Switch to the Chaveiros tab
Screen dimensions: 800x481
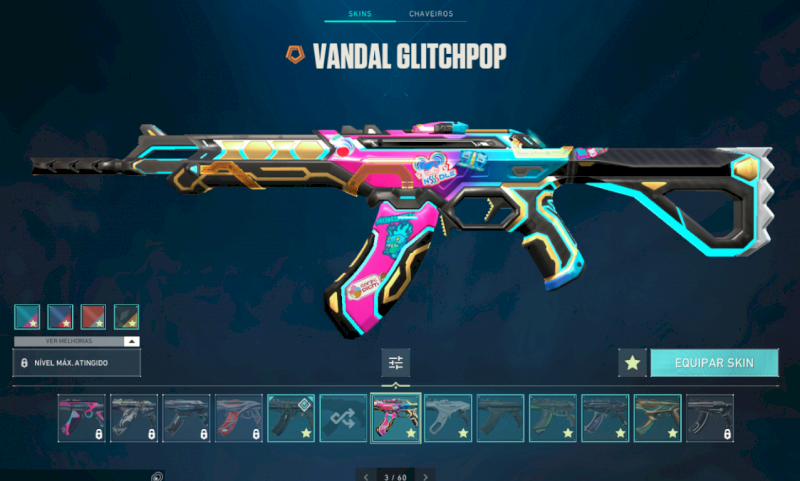(x=431, y=14)
